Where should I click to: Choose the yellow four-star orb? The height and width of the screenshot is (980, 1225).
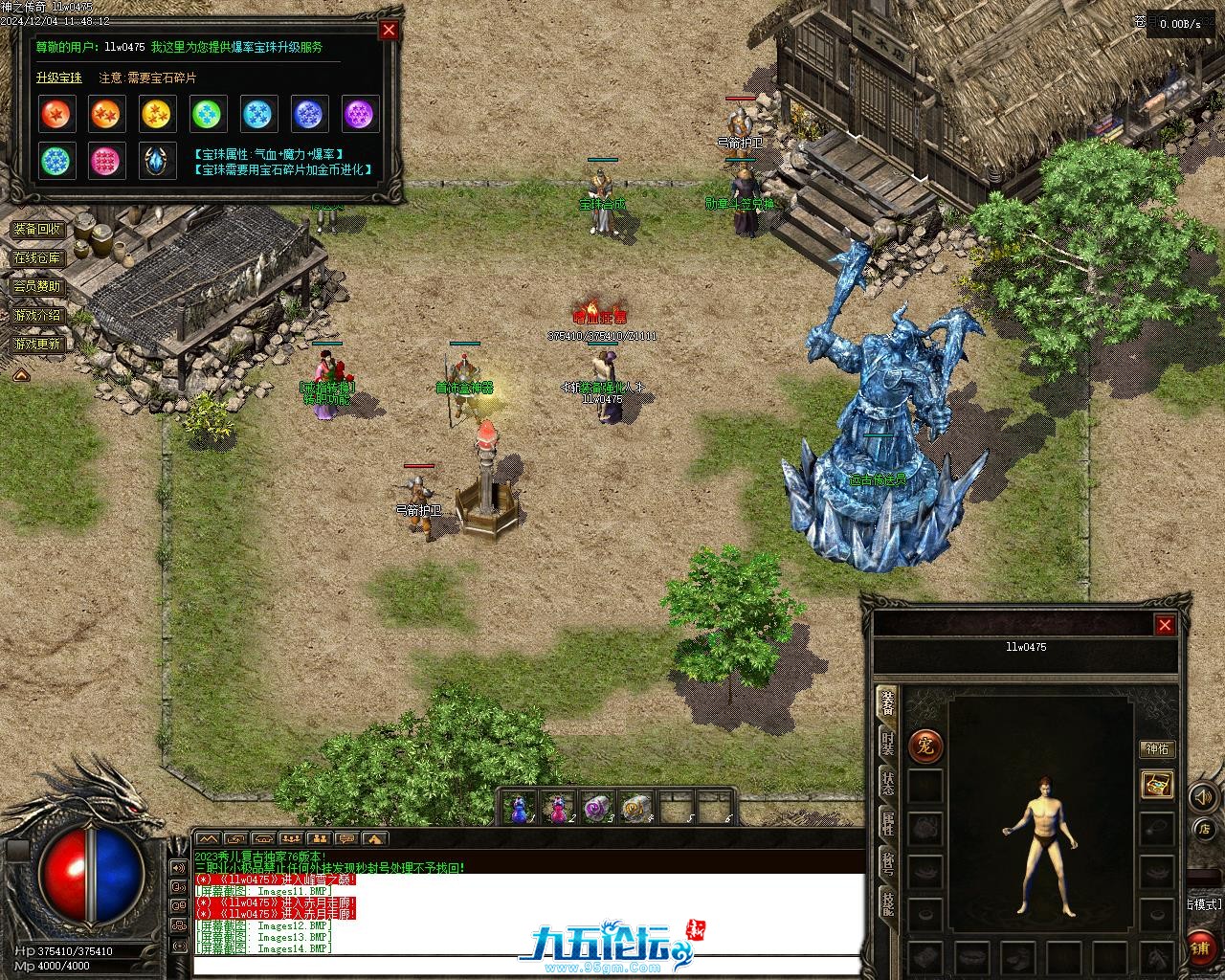[158, 115]
